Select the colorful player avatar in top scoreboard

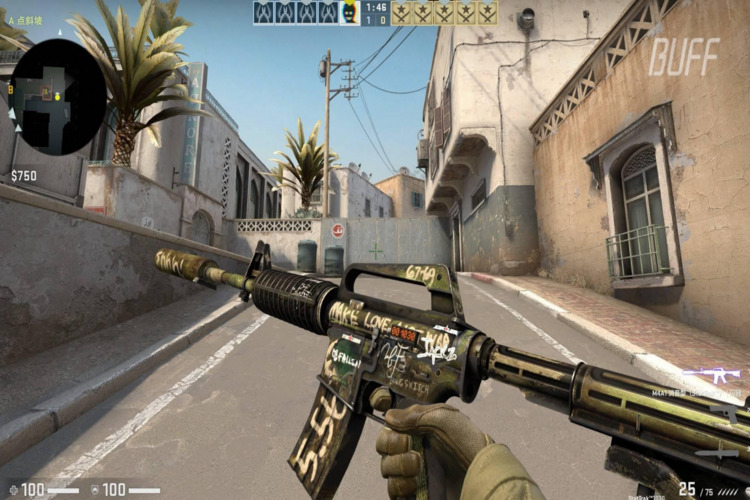coord(350,12)
